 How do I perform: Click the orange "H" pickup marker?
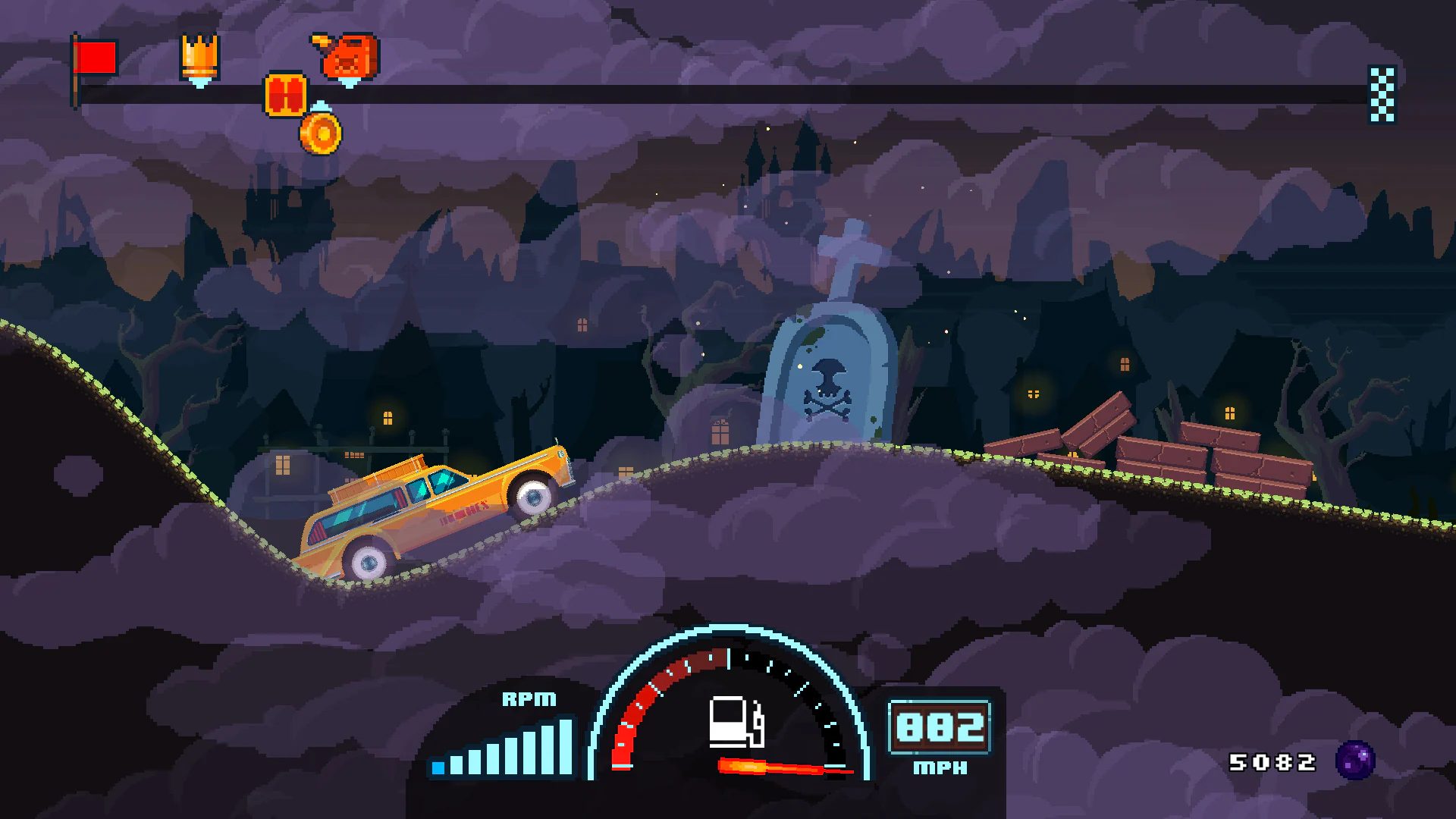click(286, 93)
